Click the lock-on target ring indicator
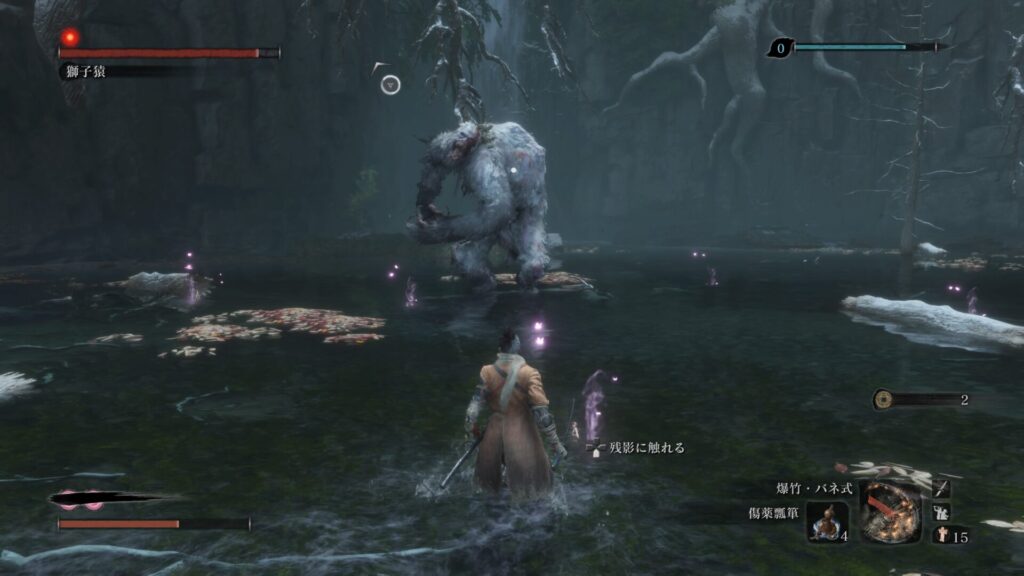Viewport: 1024px width, 576px height. pos(390,85)
